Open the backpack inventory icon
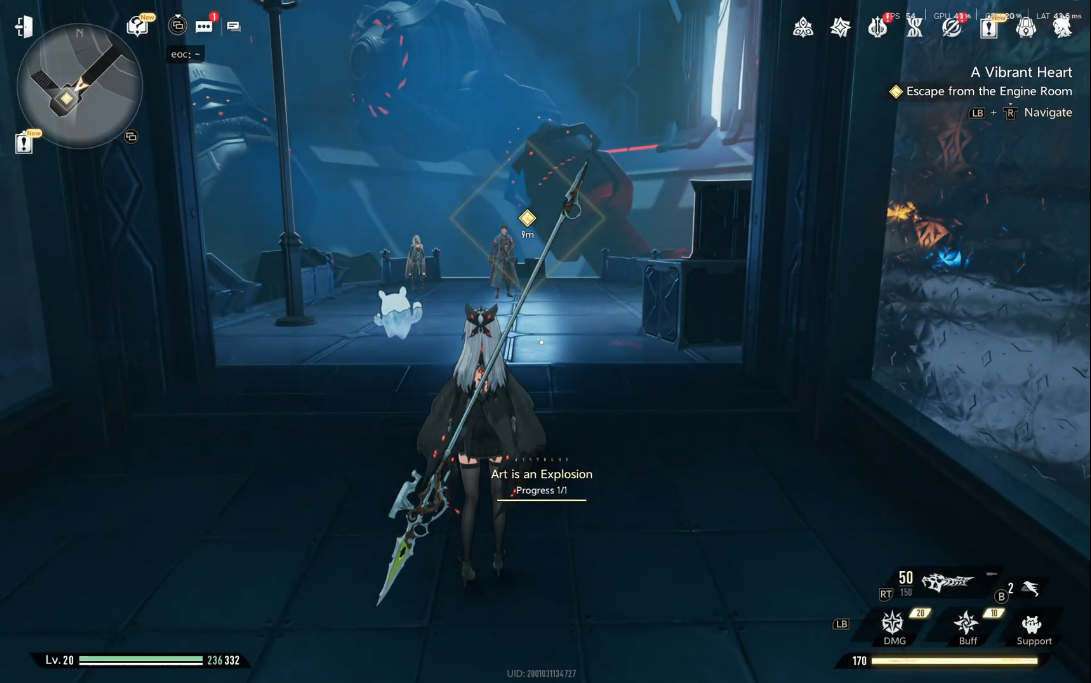This screenshot has height=683, width=1091. click(x=1026, y=27)
